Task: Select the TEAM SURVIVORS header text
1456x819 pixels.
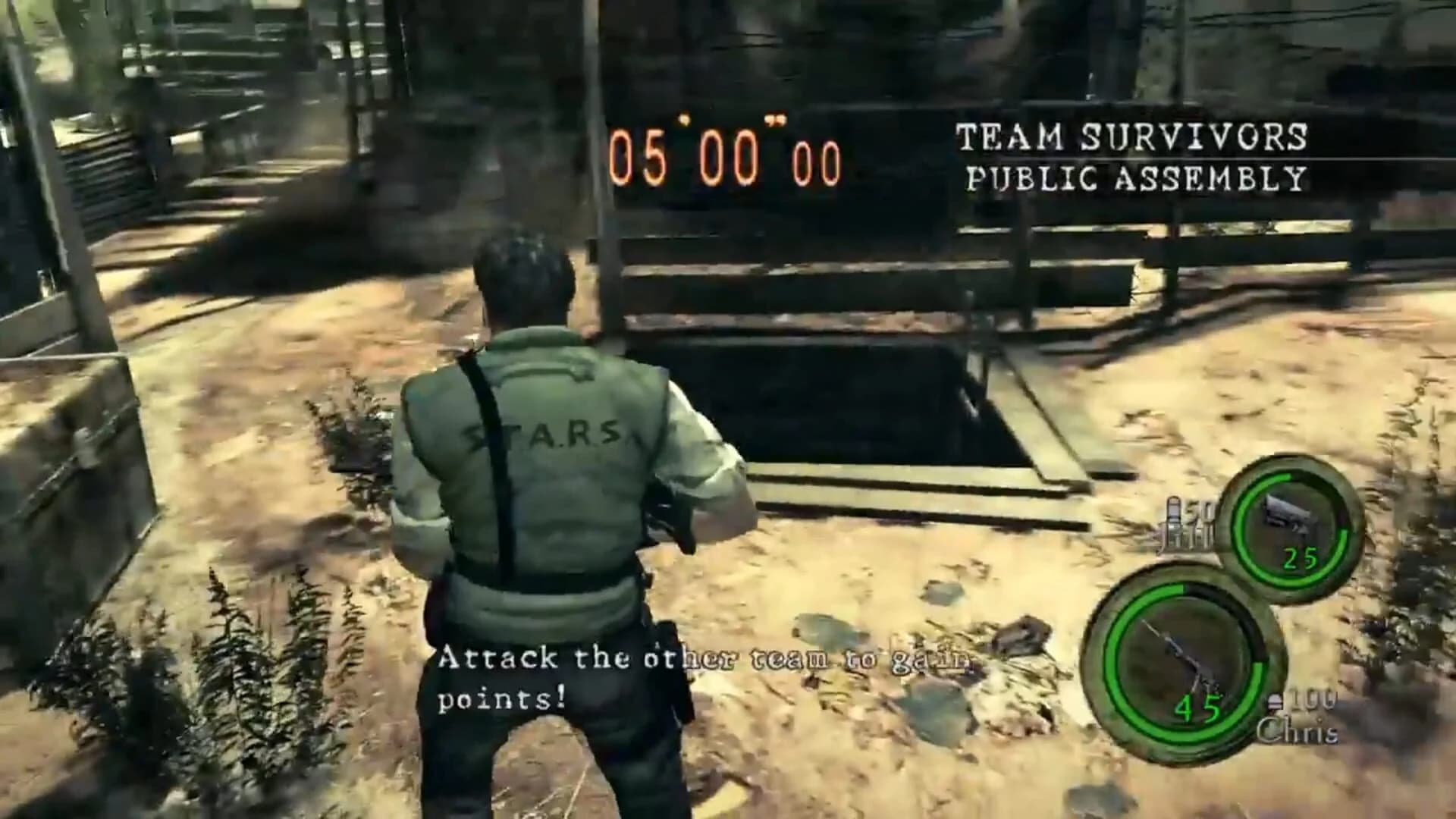Action: click(x=1130, y=136)
